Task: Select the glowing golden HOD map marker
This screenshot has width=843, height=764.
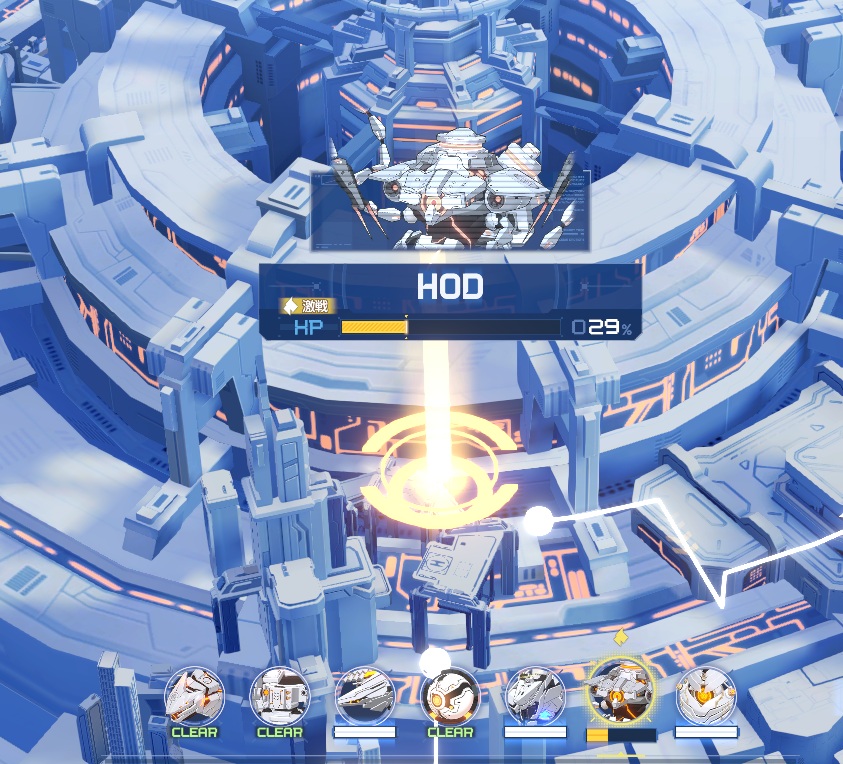Action: (440, 470)
